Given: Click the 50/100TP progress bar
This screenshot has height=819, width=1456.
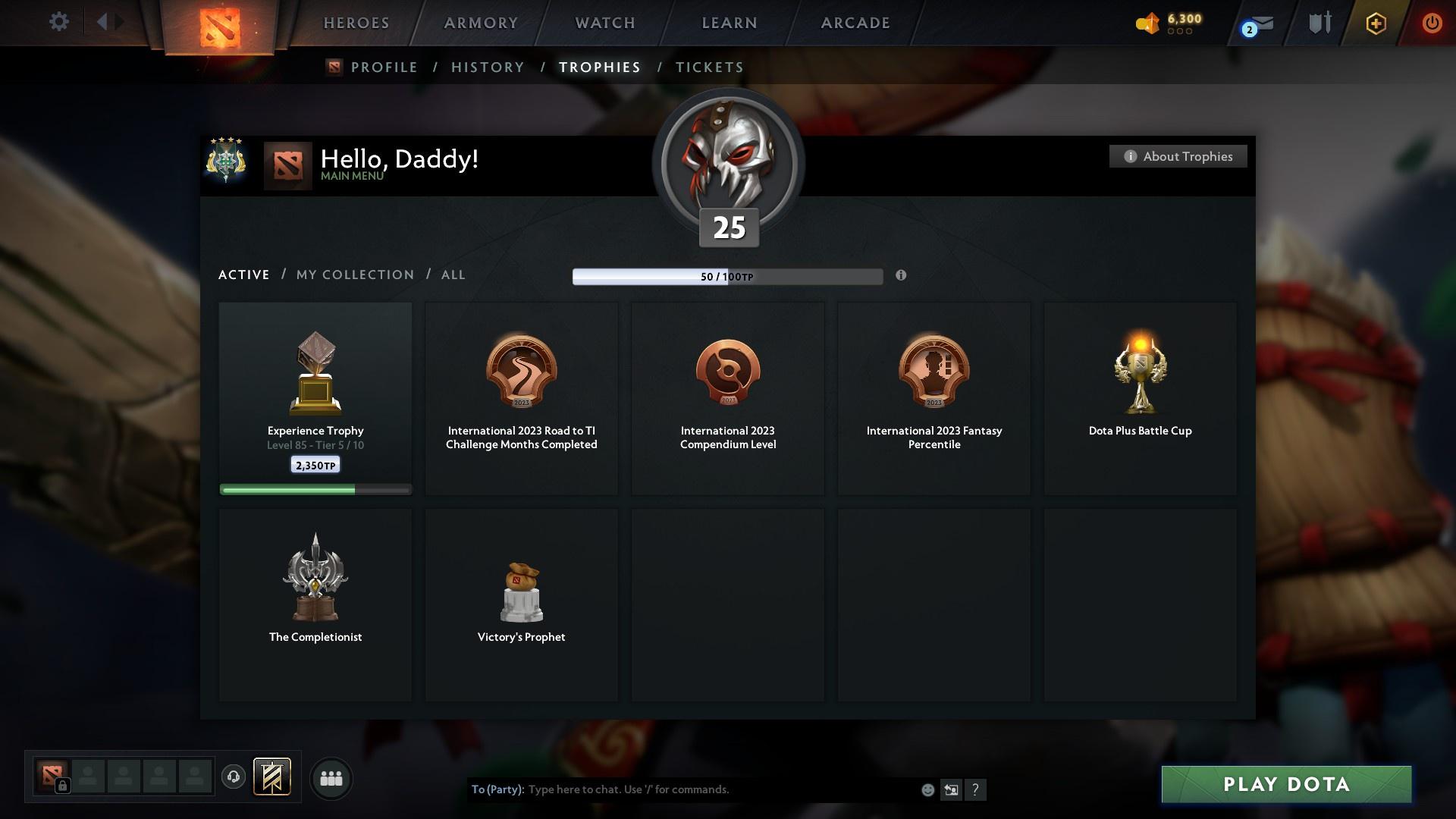Looking at the screenshot, I should (728, 276).
